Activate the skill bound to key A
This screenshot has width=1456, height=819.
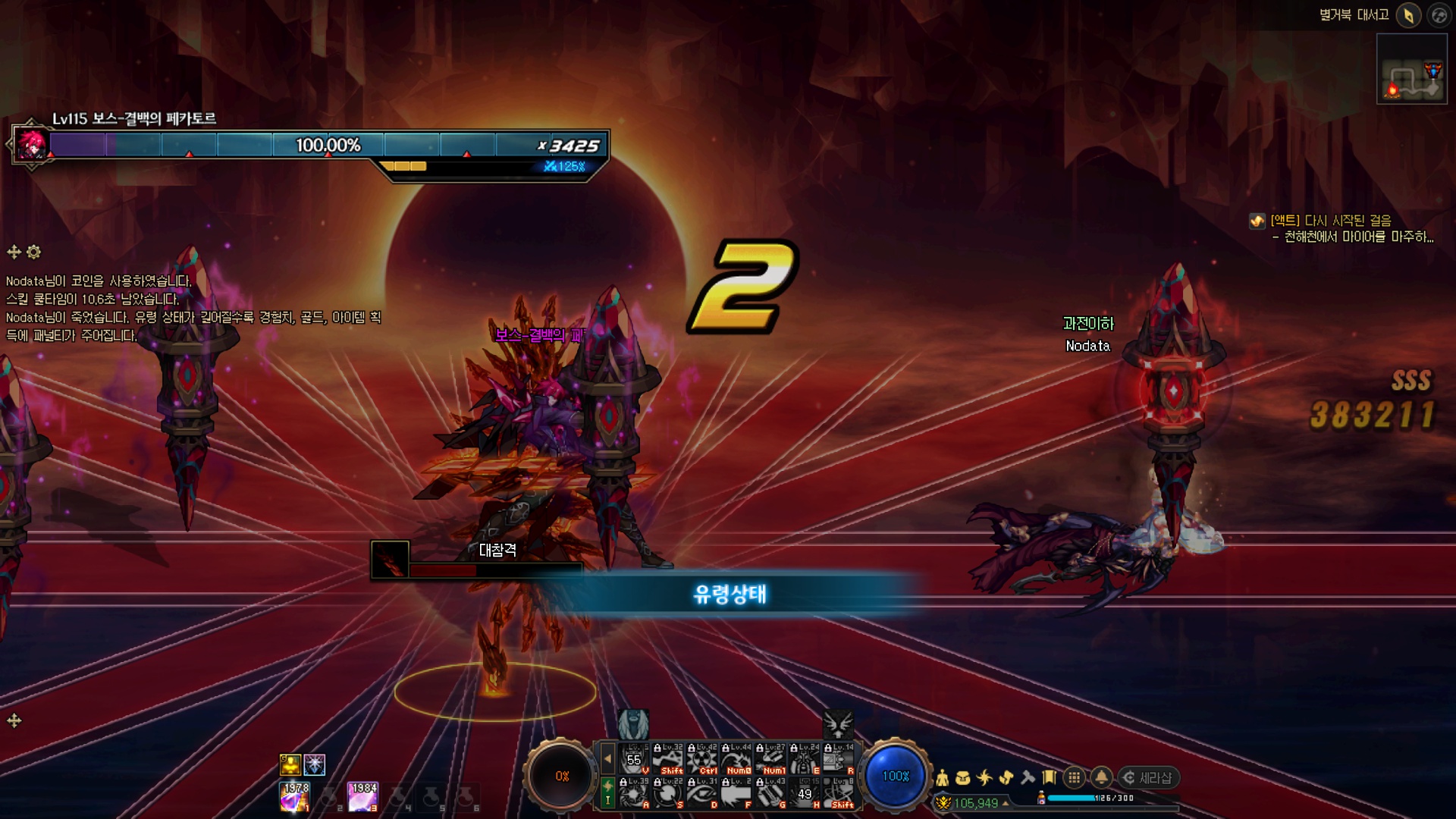[634, 793]
